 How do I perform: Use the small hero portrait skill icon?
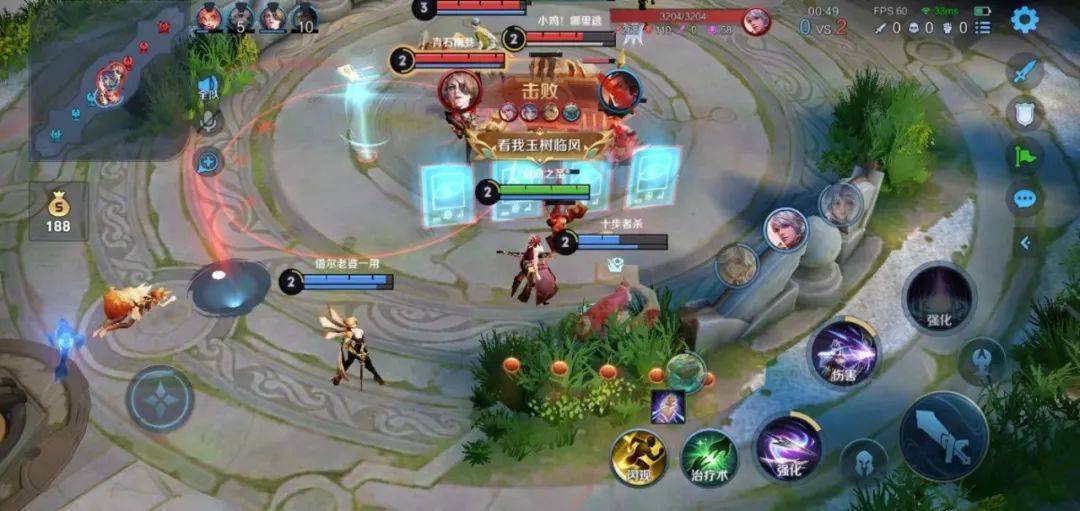pos(667,406)
